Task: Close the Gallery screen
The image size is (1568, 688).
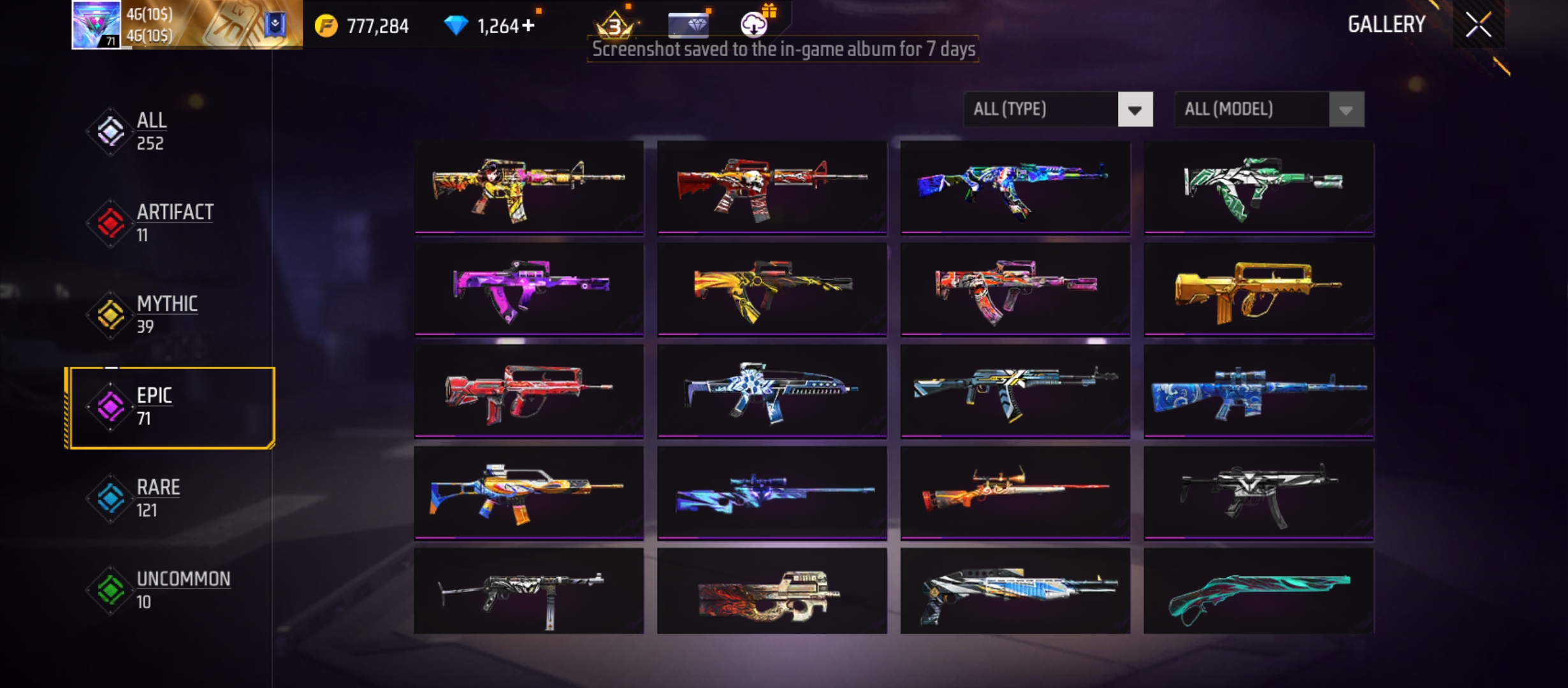Action: coord(1478,25)
